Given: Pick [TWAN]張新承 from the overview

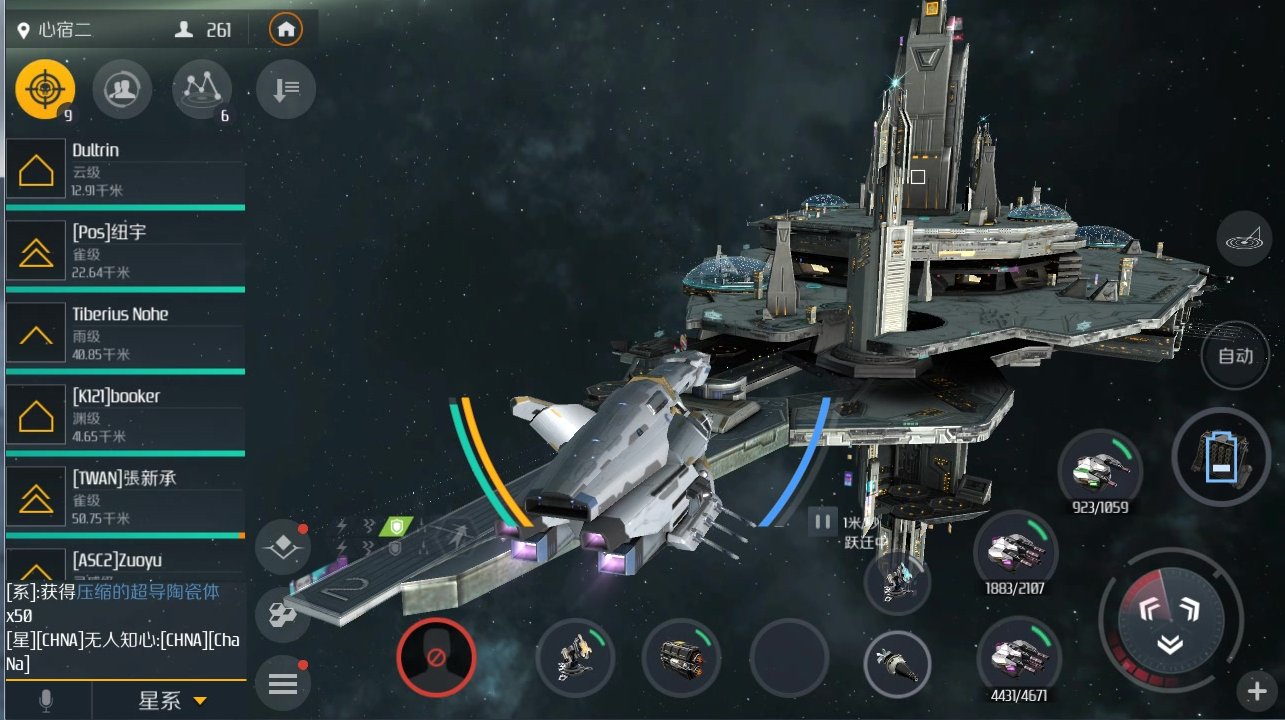Looking at the screenshot, I should 125,497.
